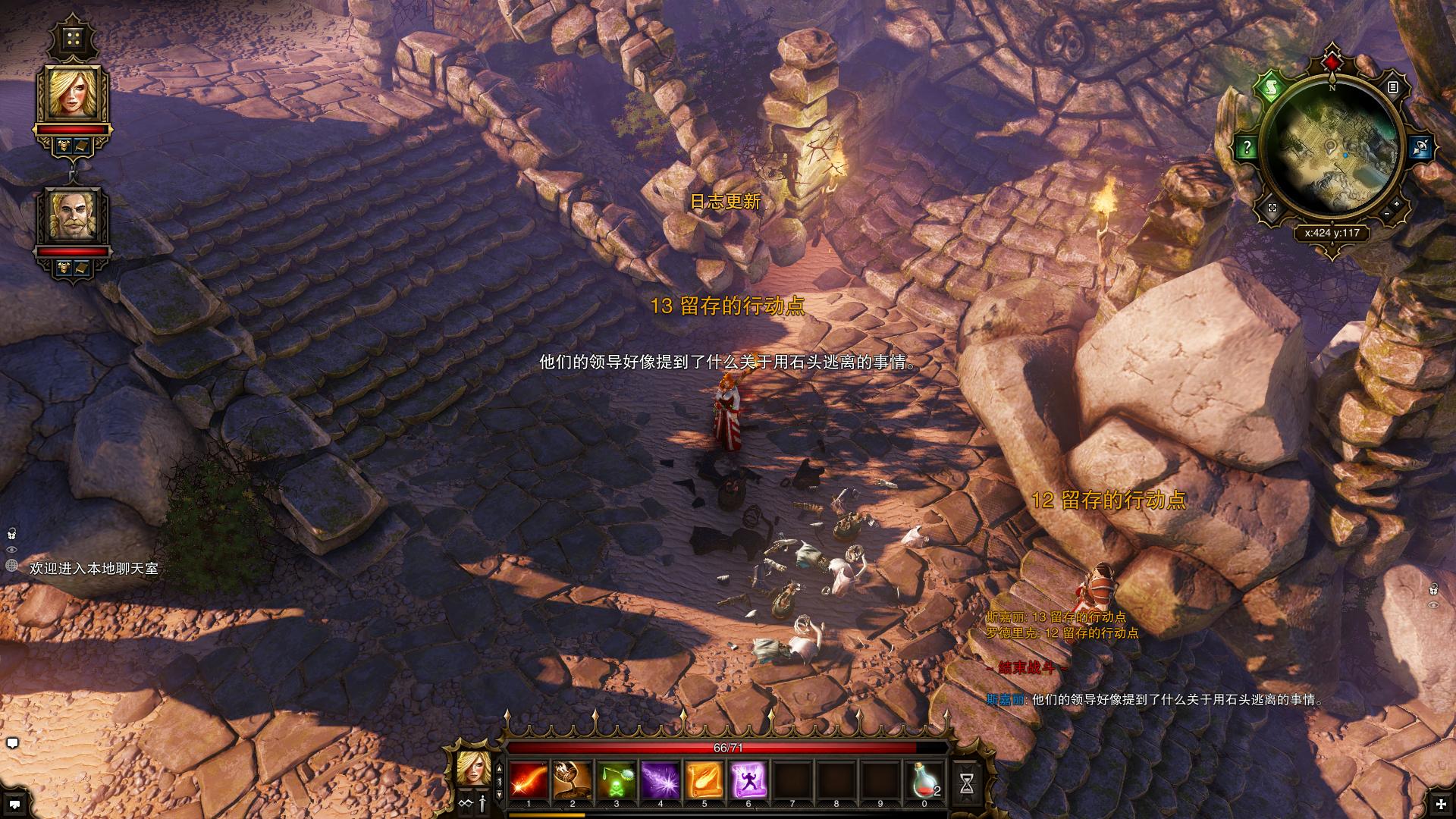Open the green question mark help button

(x=1247, y=147)
